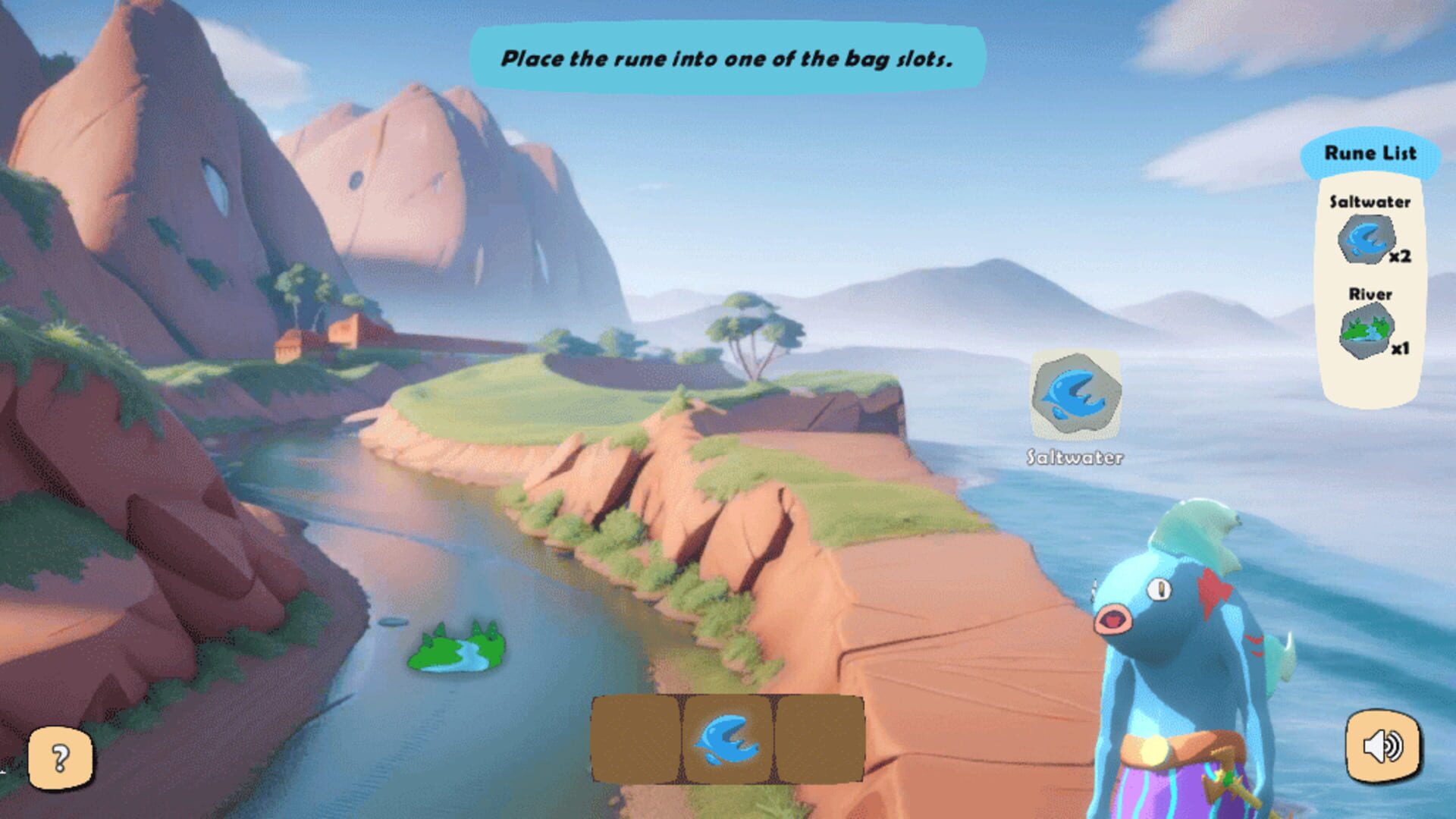Viewport: 1456px width, 819px height.
Task: Click the x2 count next to Saltwater
Action: [x=1400, y=256]
